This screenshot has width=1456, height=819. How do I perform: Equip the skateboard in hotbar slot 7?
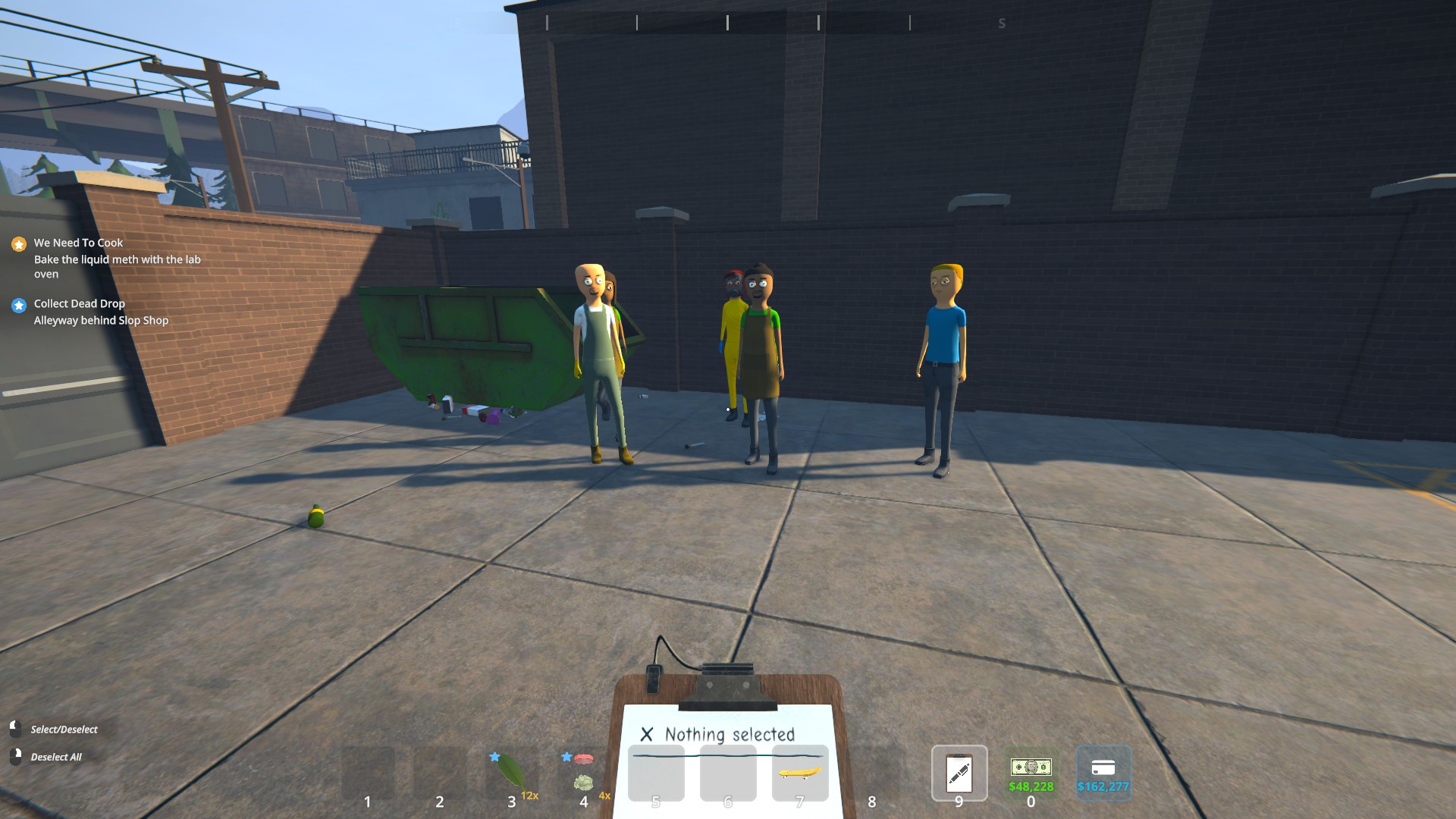(799, 773)
